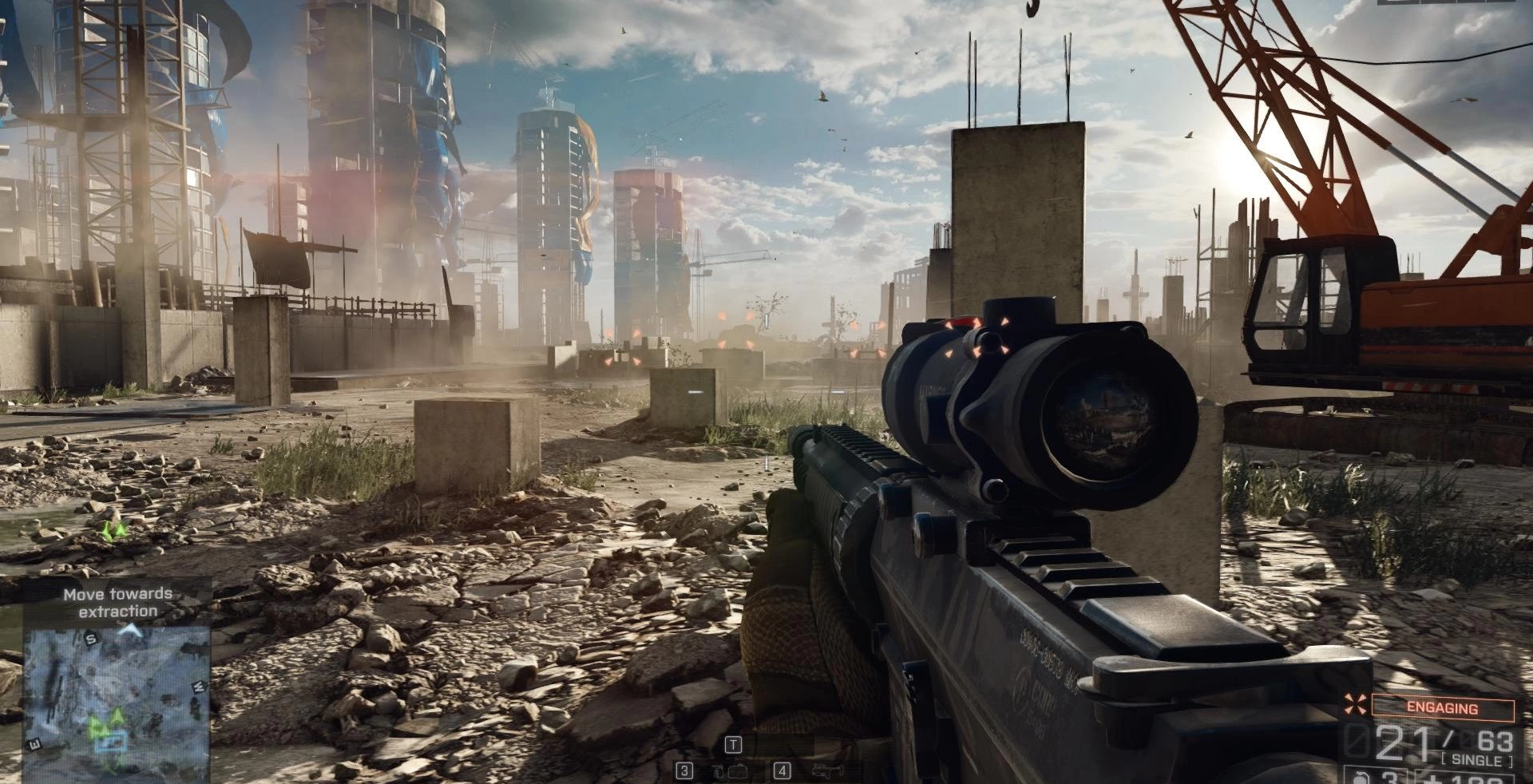Click the ENGAGING squad order indicator

(1442, 707)
